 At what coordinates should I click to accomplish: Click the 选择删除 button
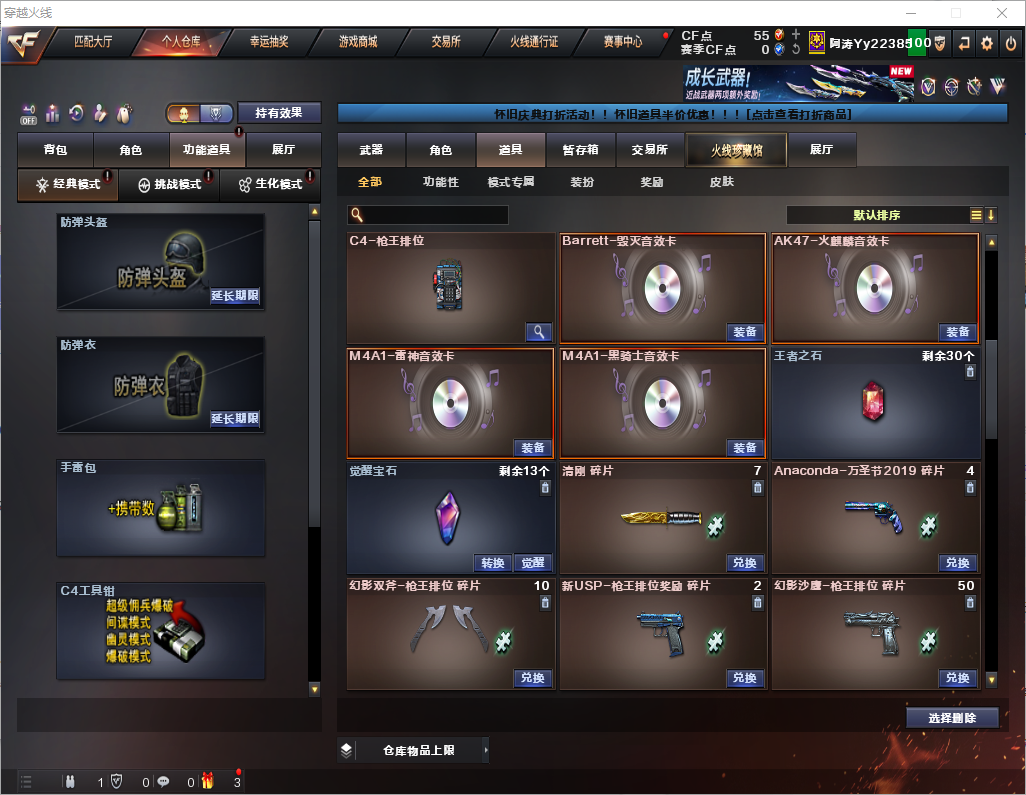tap(952, 718)
